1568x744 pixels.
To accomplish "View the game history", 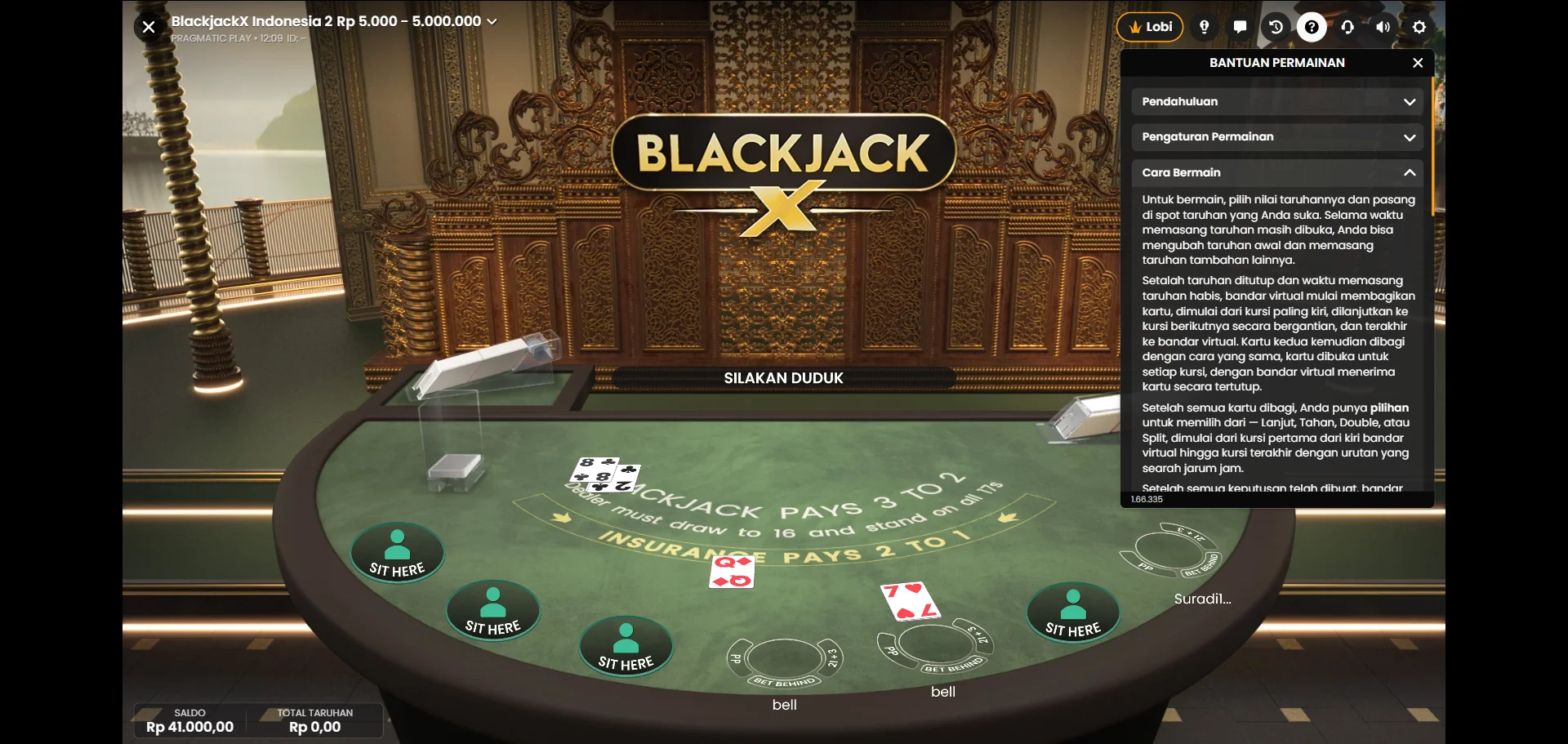I will tap(1275, 26).
